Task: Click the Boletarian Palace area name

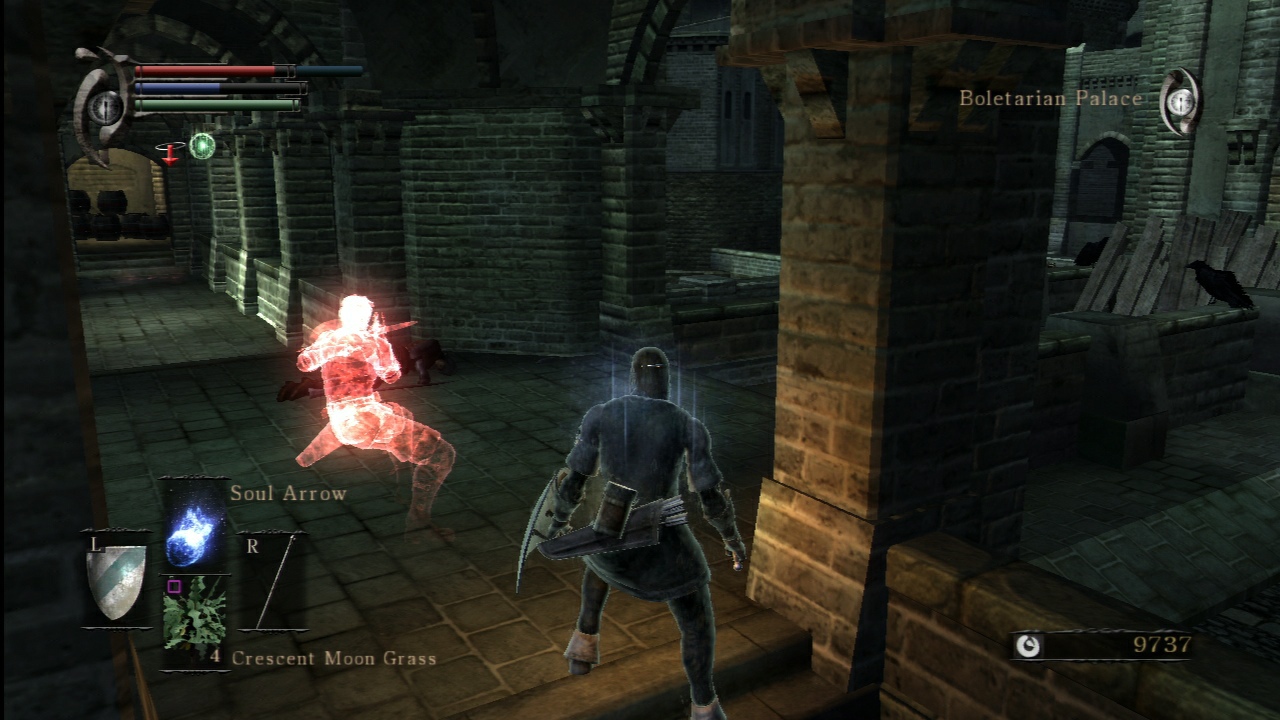Action: 1049,98
